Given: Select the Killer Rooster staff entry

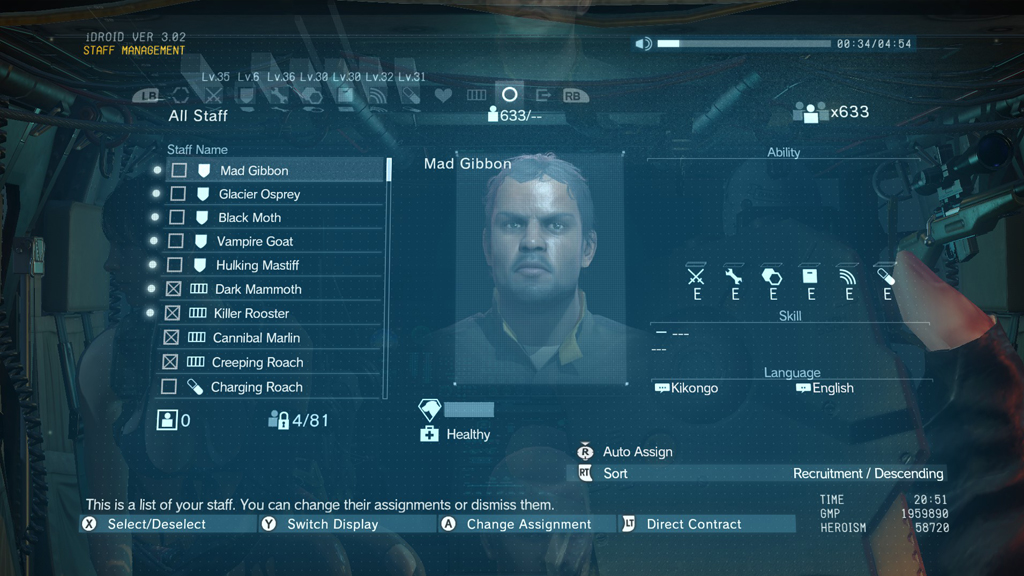Looking at the screenshot, I should click(251, 313).
